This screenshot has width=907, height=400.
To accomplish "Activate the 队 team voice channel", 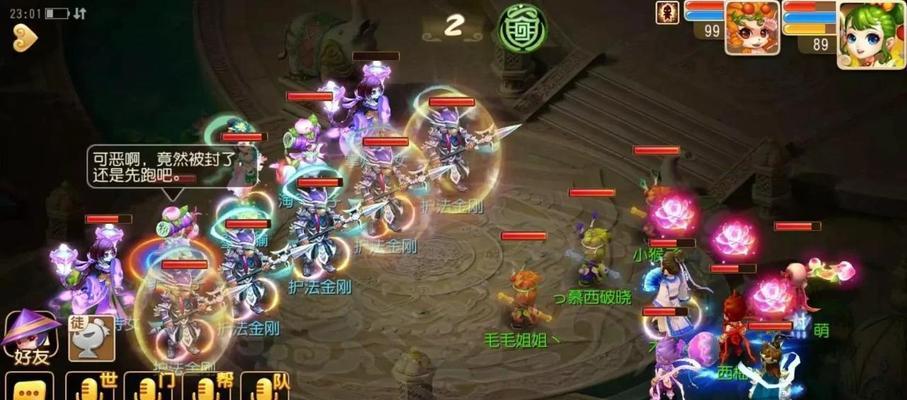I will point(266,387).
